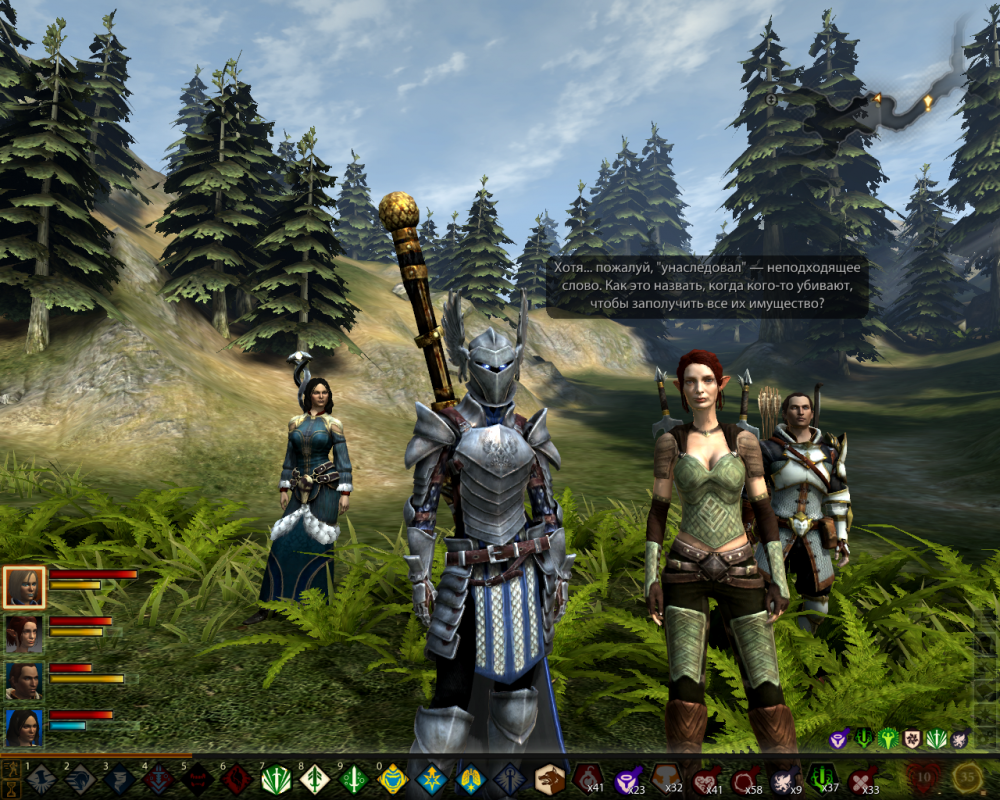Select the black-haired mage companion portrait
The width and height of the screenshot is (1000, 800).
pos(24,728)
